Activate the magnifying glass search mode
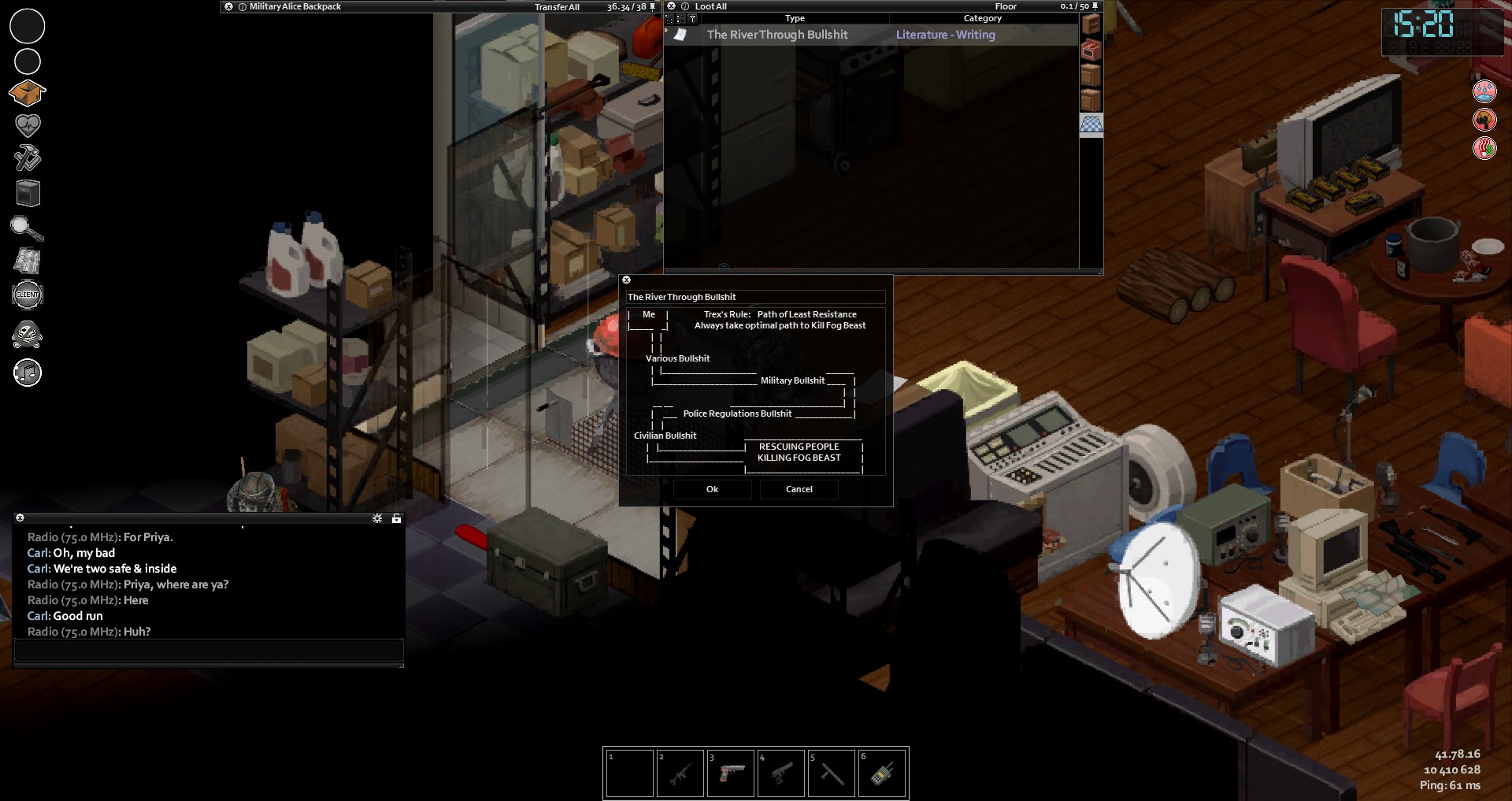1512x801 pixels. [27, 228]
